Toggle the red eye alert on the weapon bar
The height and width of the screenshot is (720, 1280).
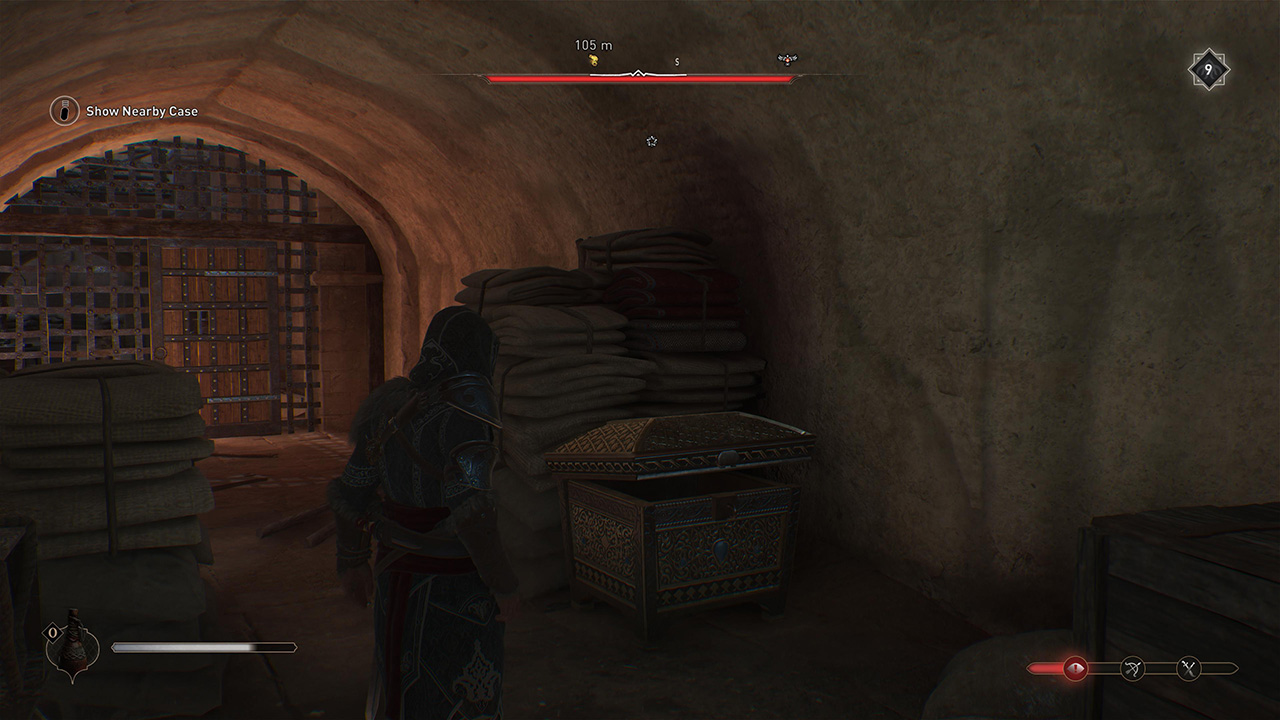[1075, 667]
